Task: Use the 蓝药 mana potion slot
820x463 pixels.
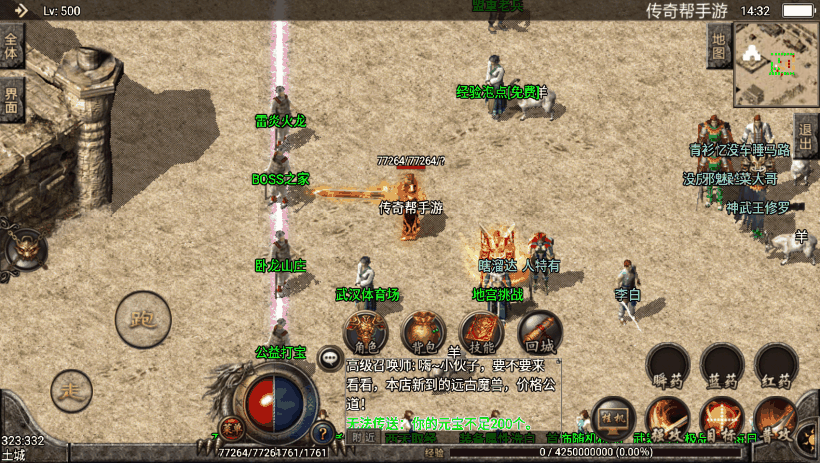Action: pyautogui.click(x=722, y=366)
